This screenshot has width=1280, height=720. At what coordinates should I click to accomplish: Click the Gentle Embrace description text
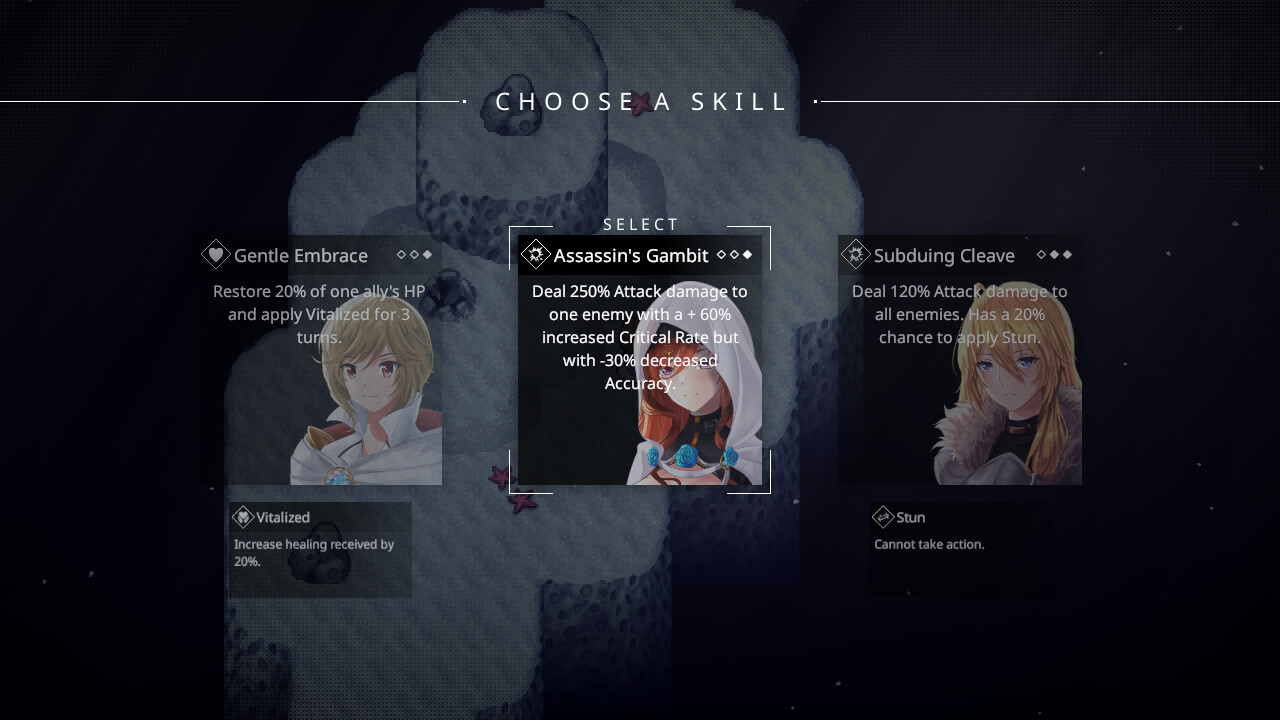tap(320, 314)
